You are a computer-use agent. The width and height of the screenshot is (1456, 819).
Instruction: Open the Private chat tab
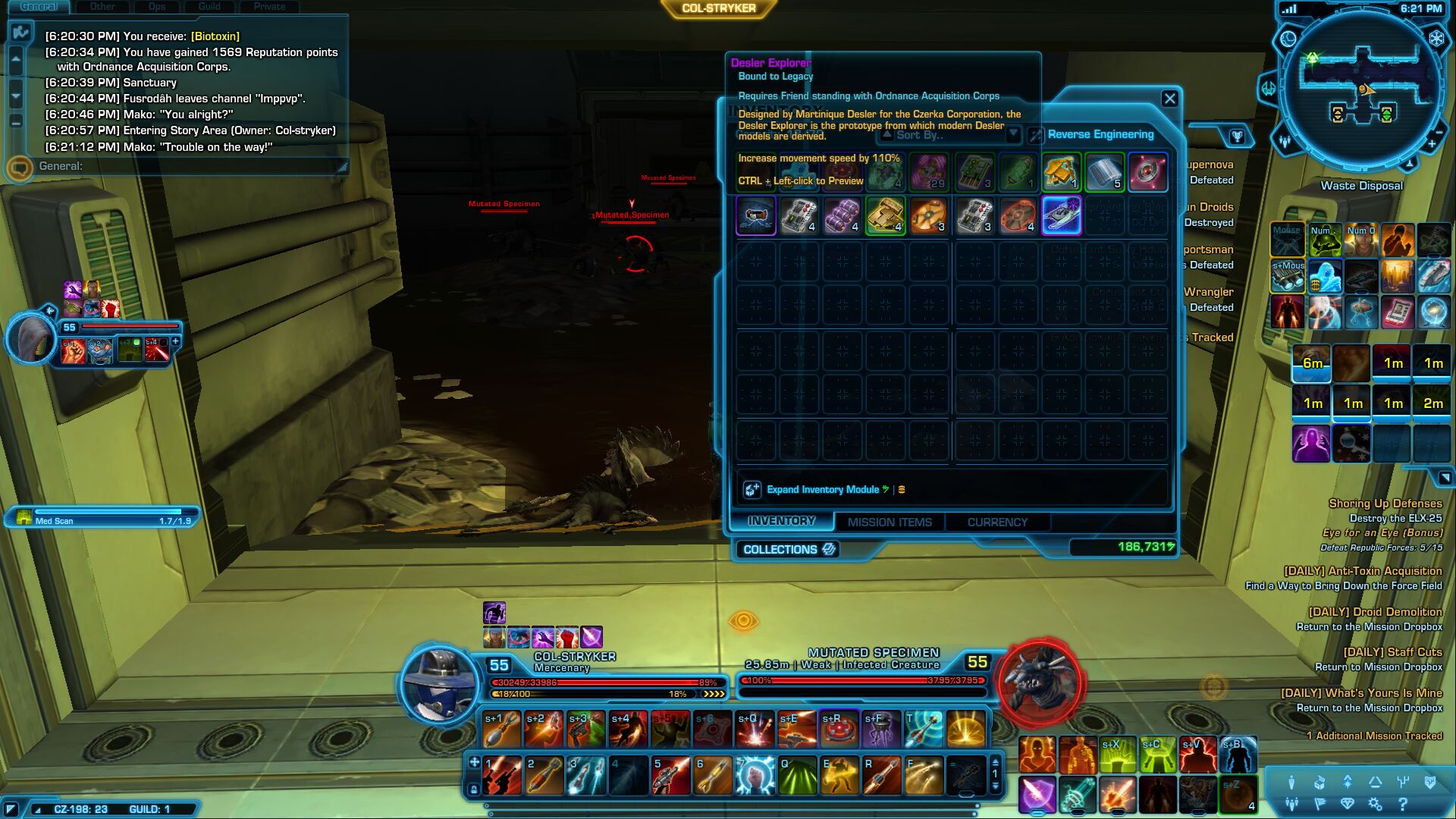[x=269, y=7]
